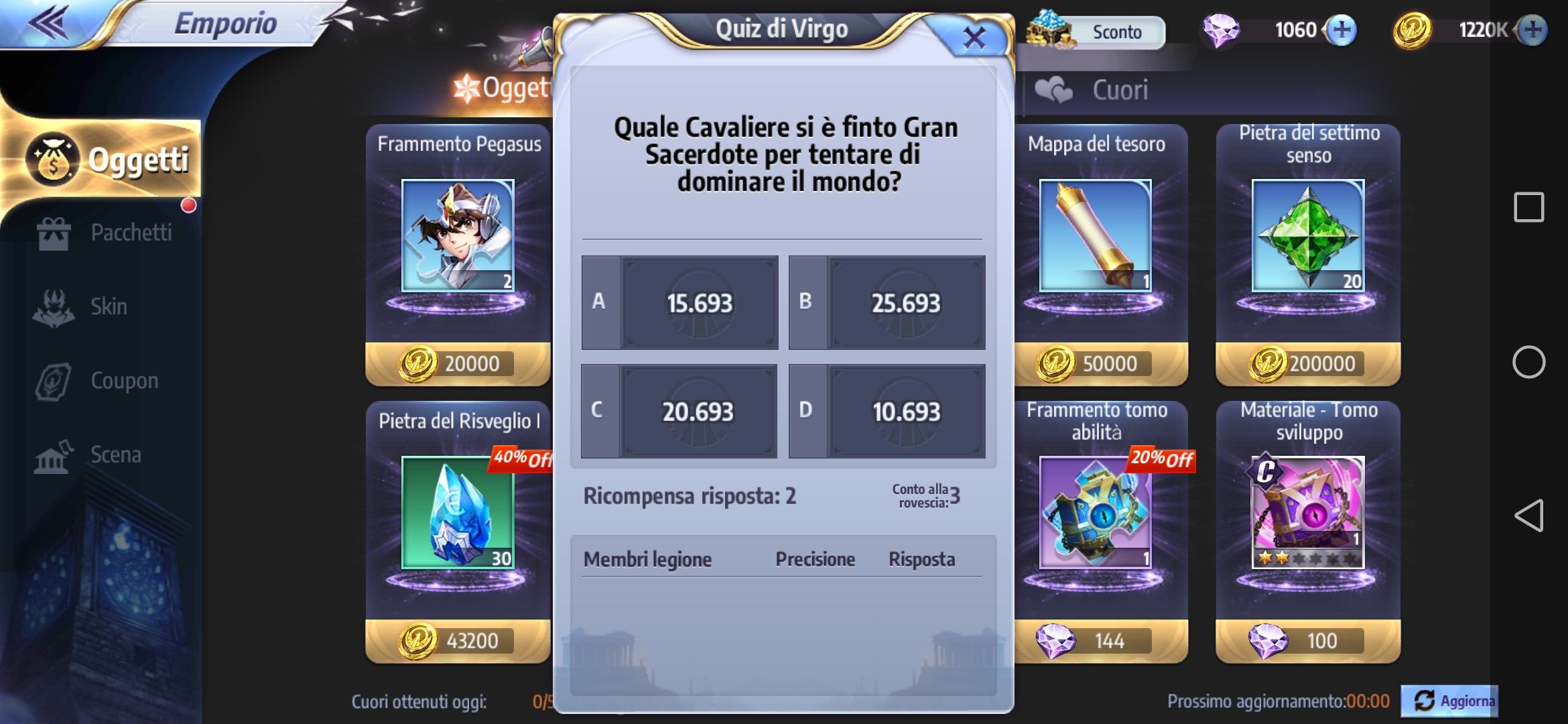Select answer B 25.693
This screenshot has width=1568, height=724.
coord(887,302)
